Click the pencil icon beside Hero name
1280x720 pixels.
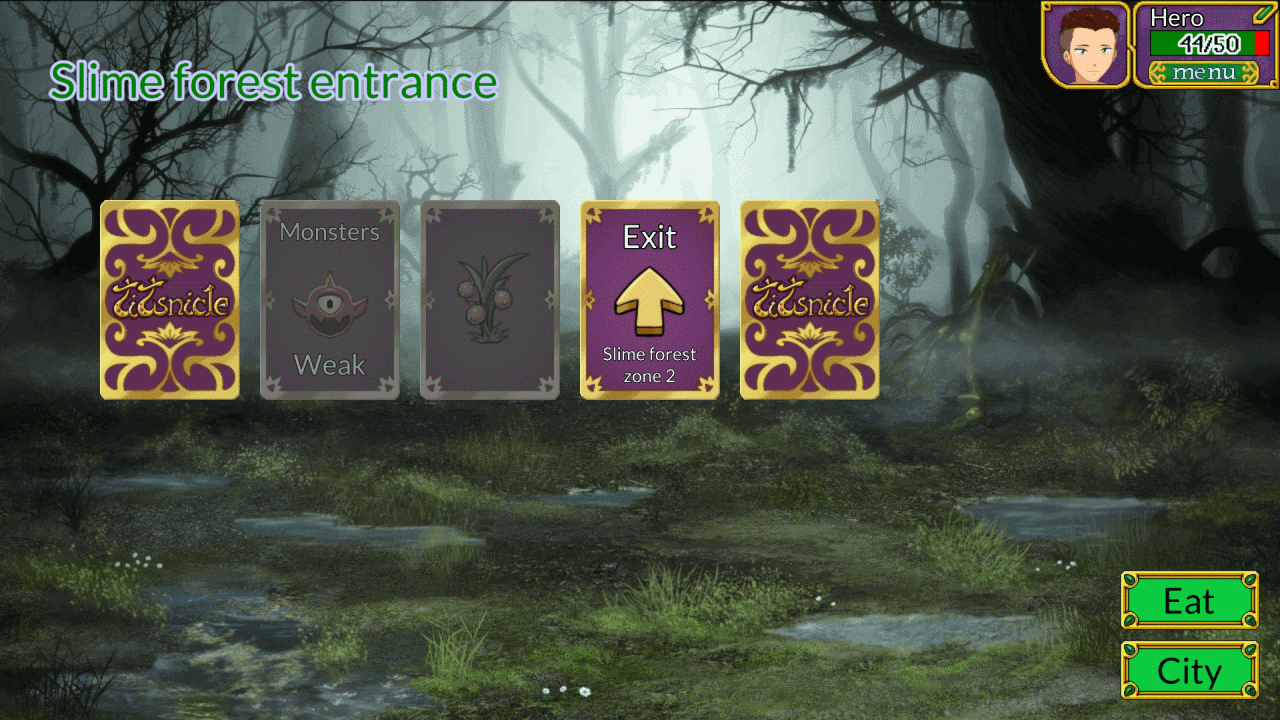1260,14
